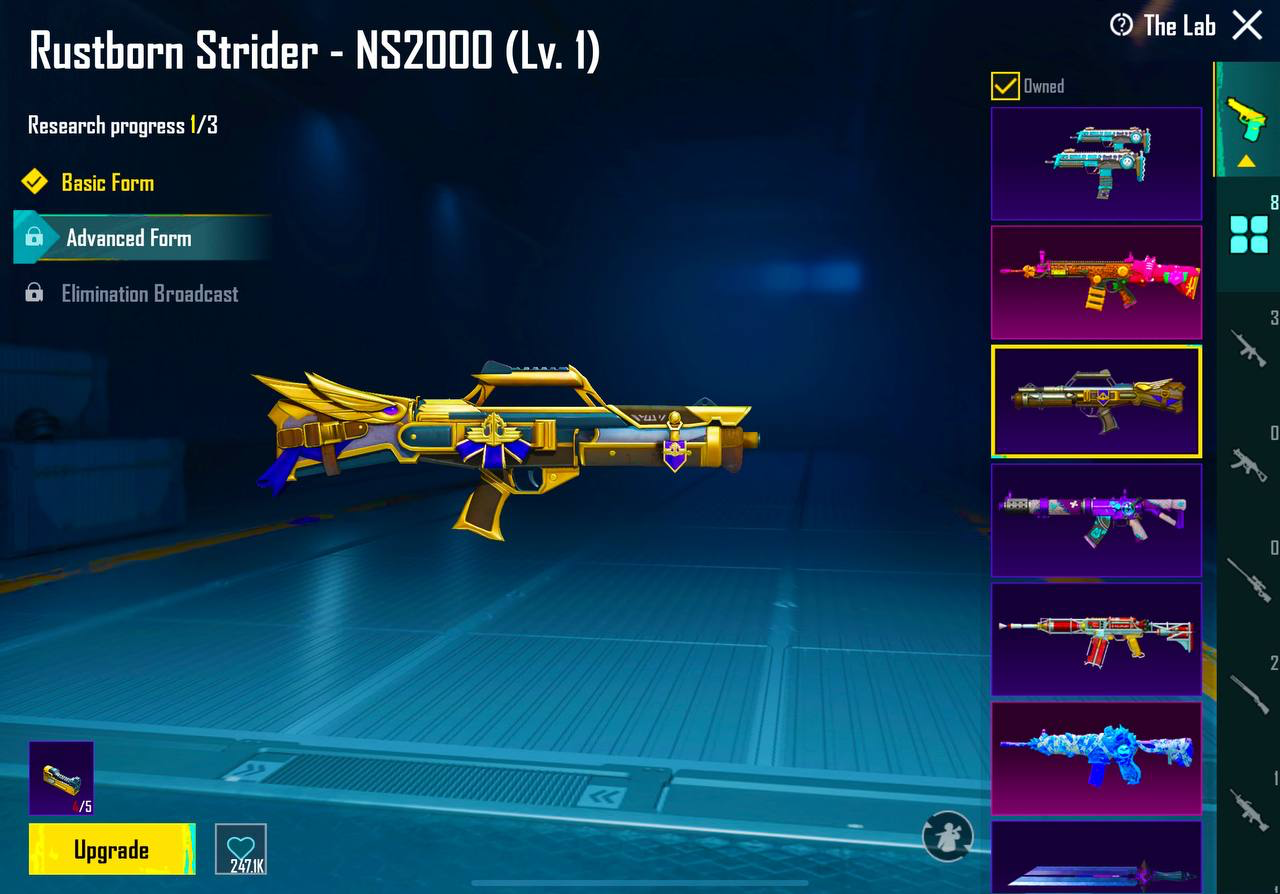Click the yellow Upgrade button

111,850
